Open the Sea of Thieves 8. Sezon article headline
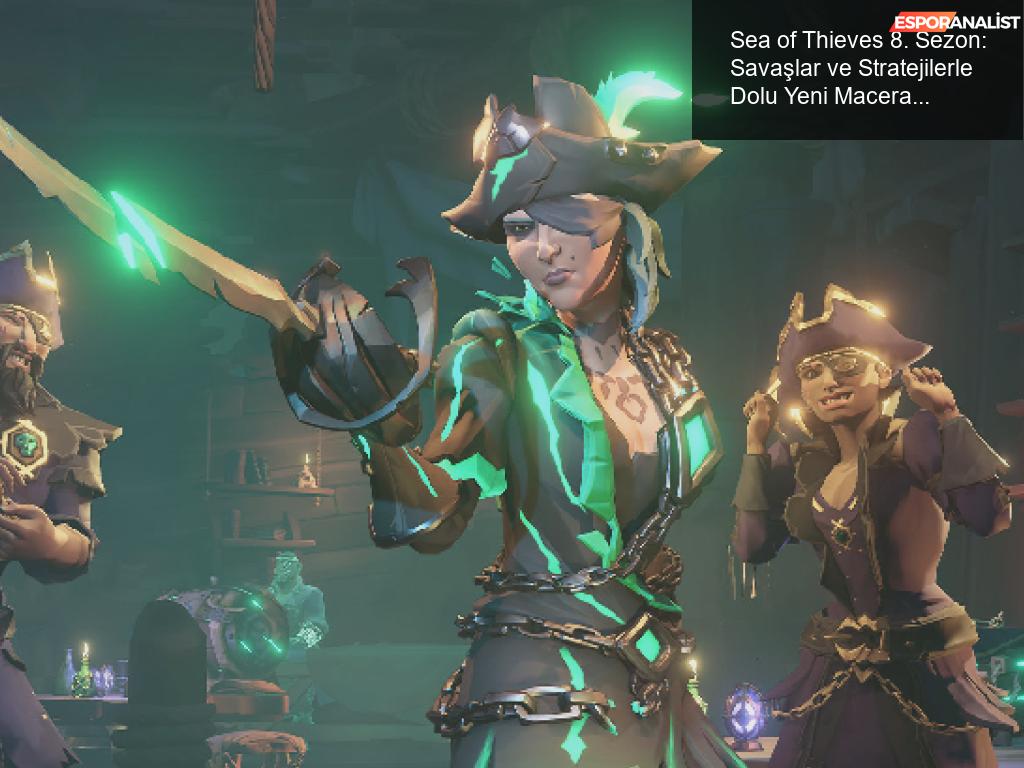 pyautogui.click(x=852, y=69)
